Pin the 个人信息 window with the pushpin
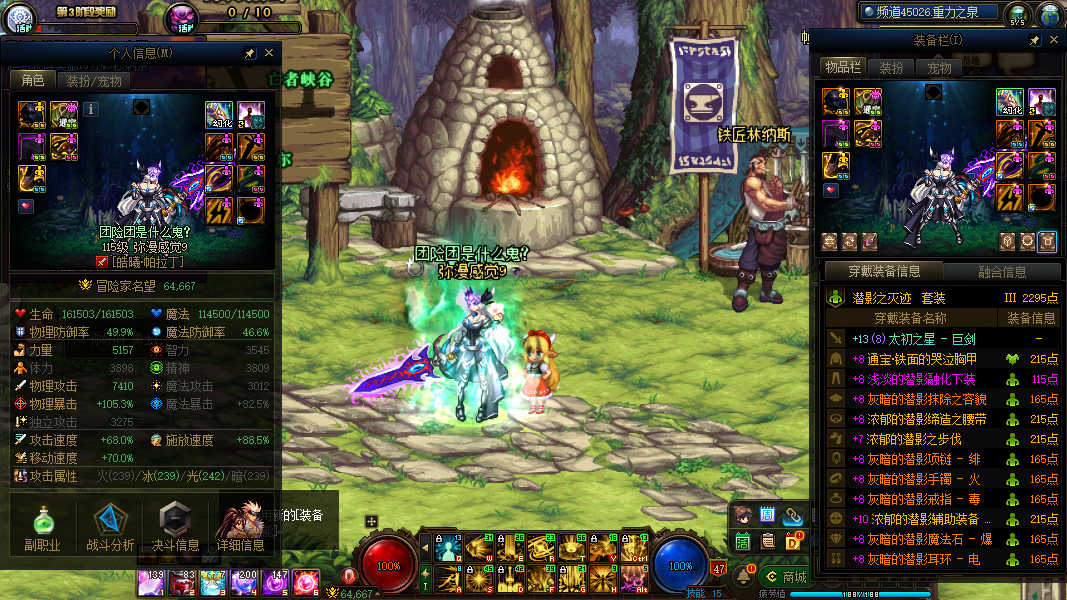 point(249,53)
